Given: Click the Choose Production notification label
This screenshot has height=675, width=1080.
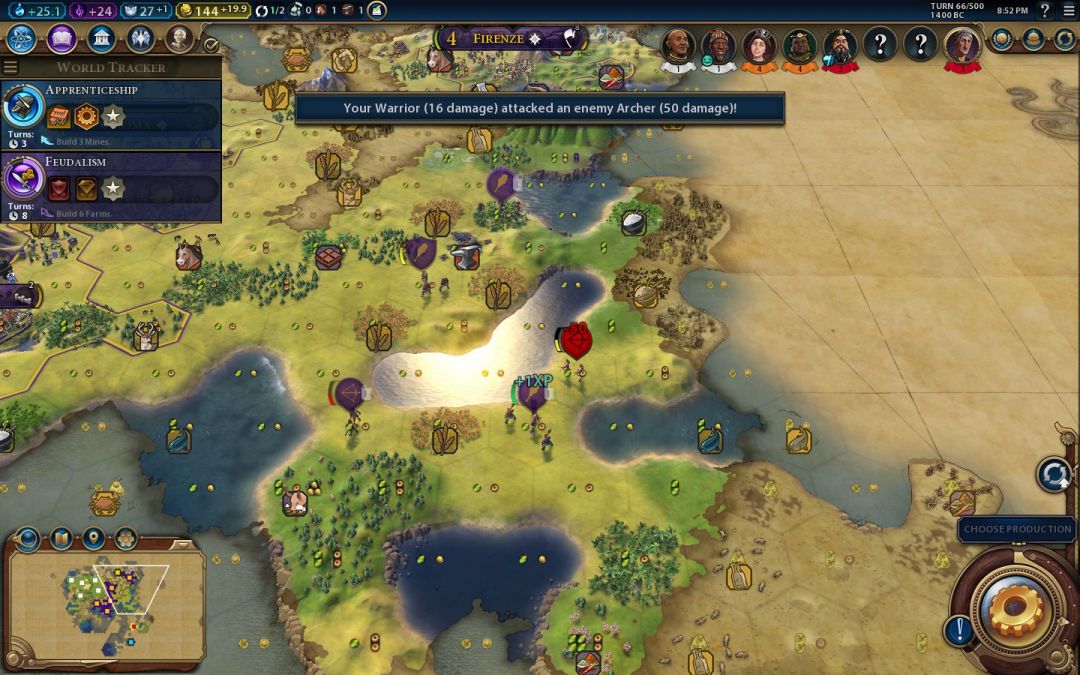Looking at the screenshot, I should pos(1016,529).
